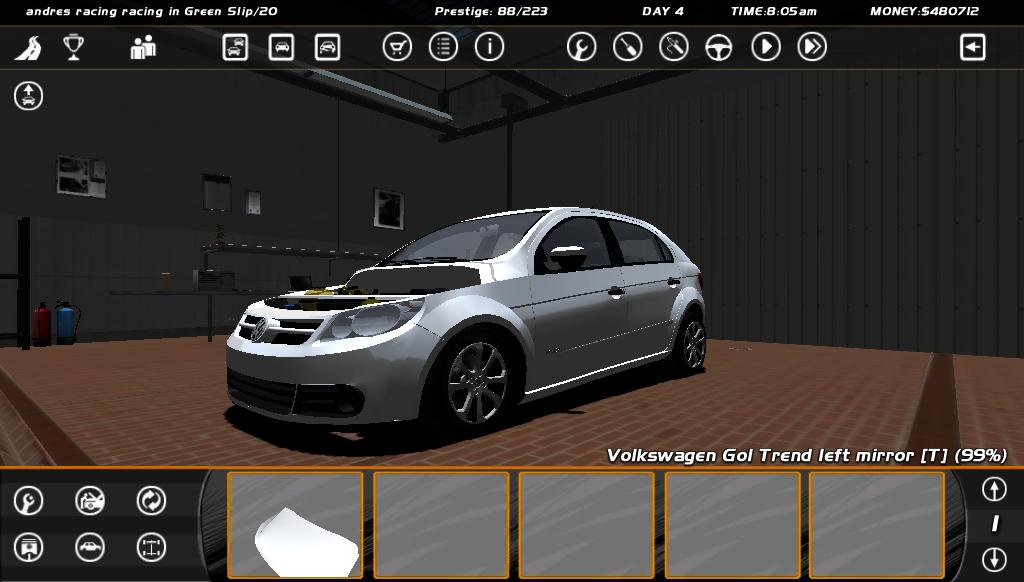Click the circular refresh arrows icon
The image size is (1024, 582).
151,500
